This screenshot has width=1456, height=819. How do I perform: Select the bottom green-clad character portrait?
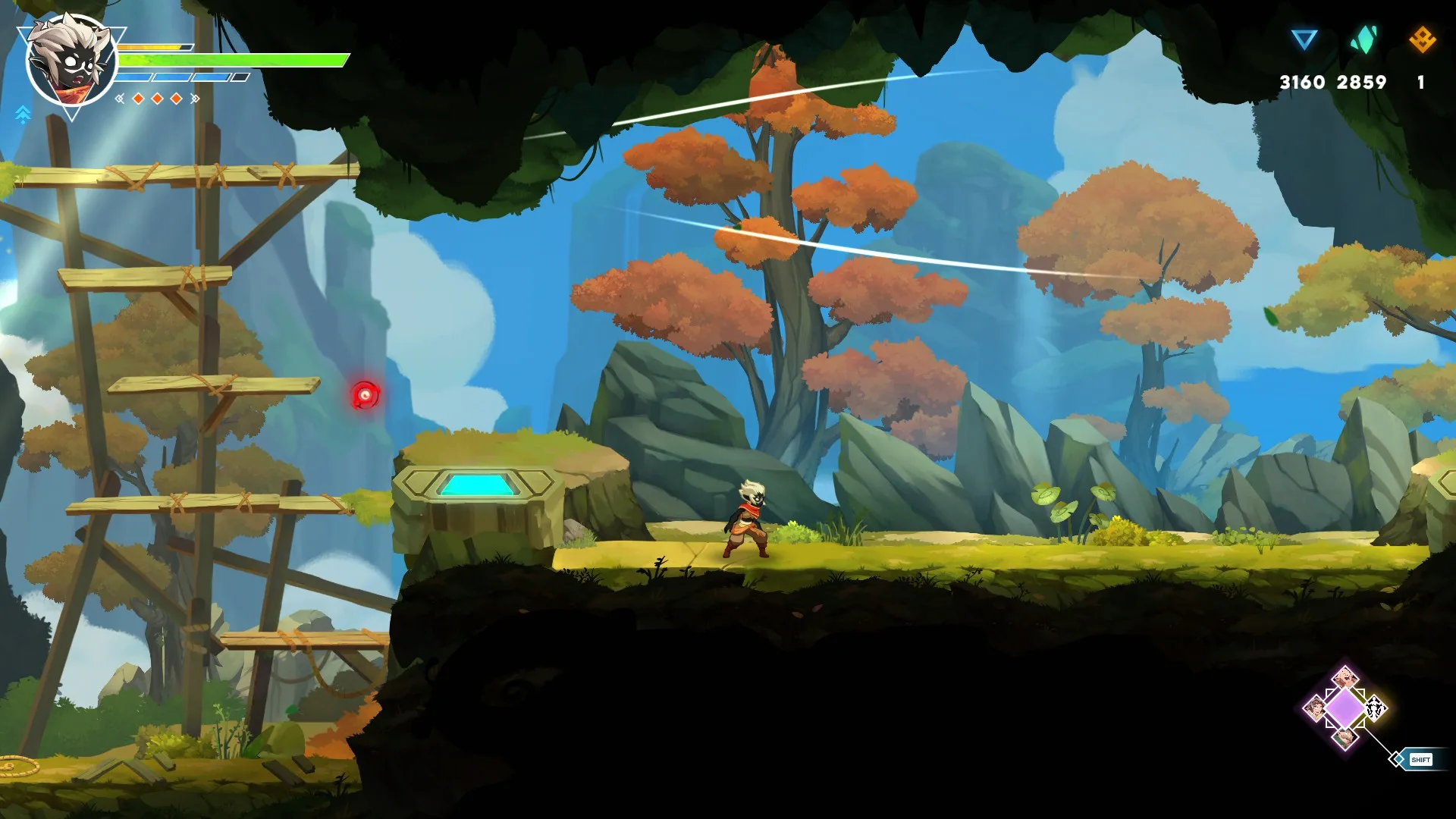click(1345, 738)
